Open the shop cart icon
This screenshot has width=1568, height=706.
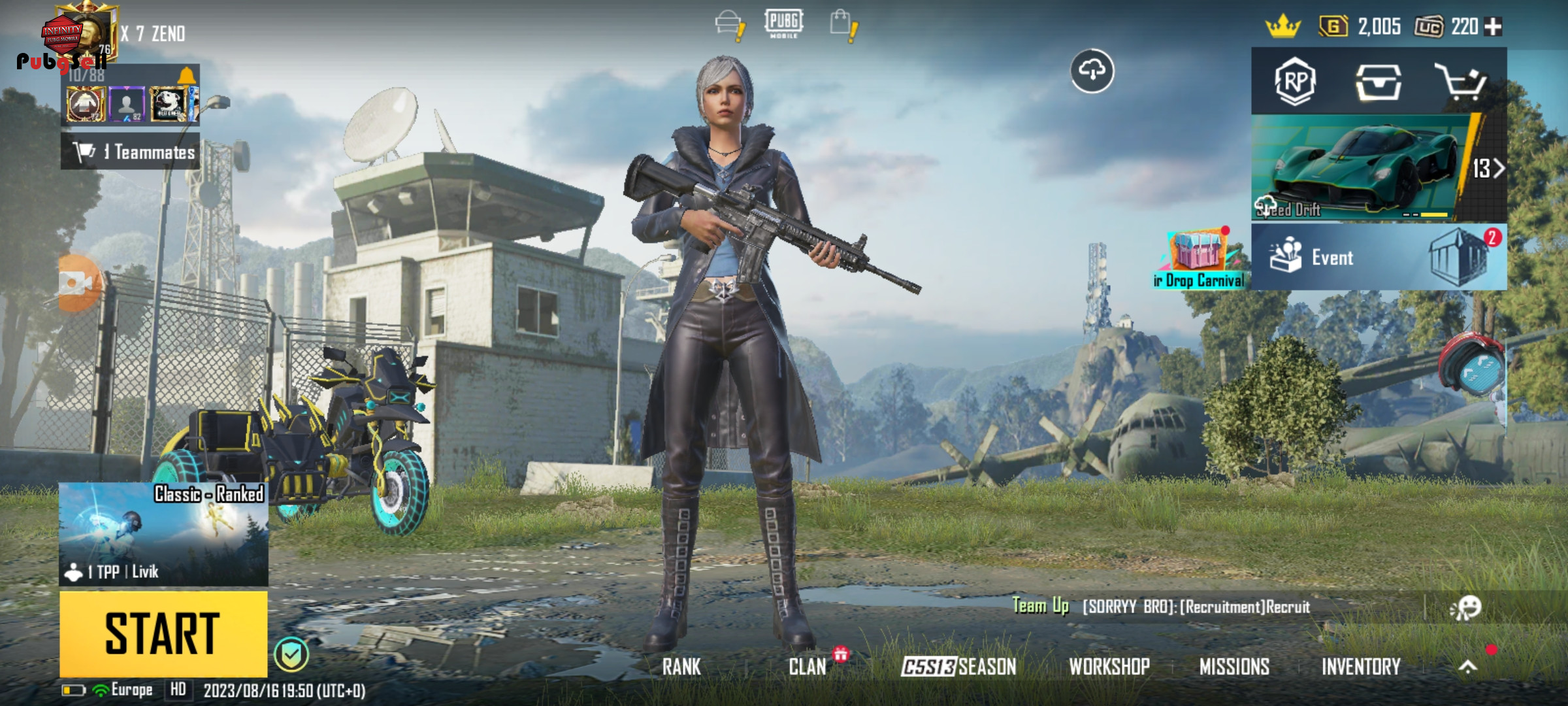pos(1461,82)
